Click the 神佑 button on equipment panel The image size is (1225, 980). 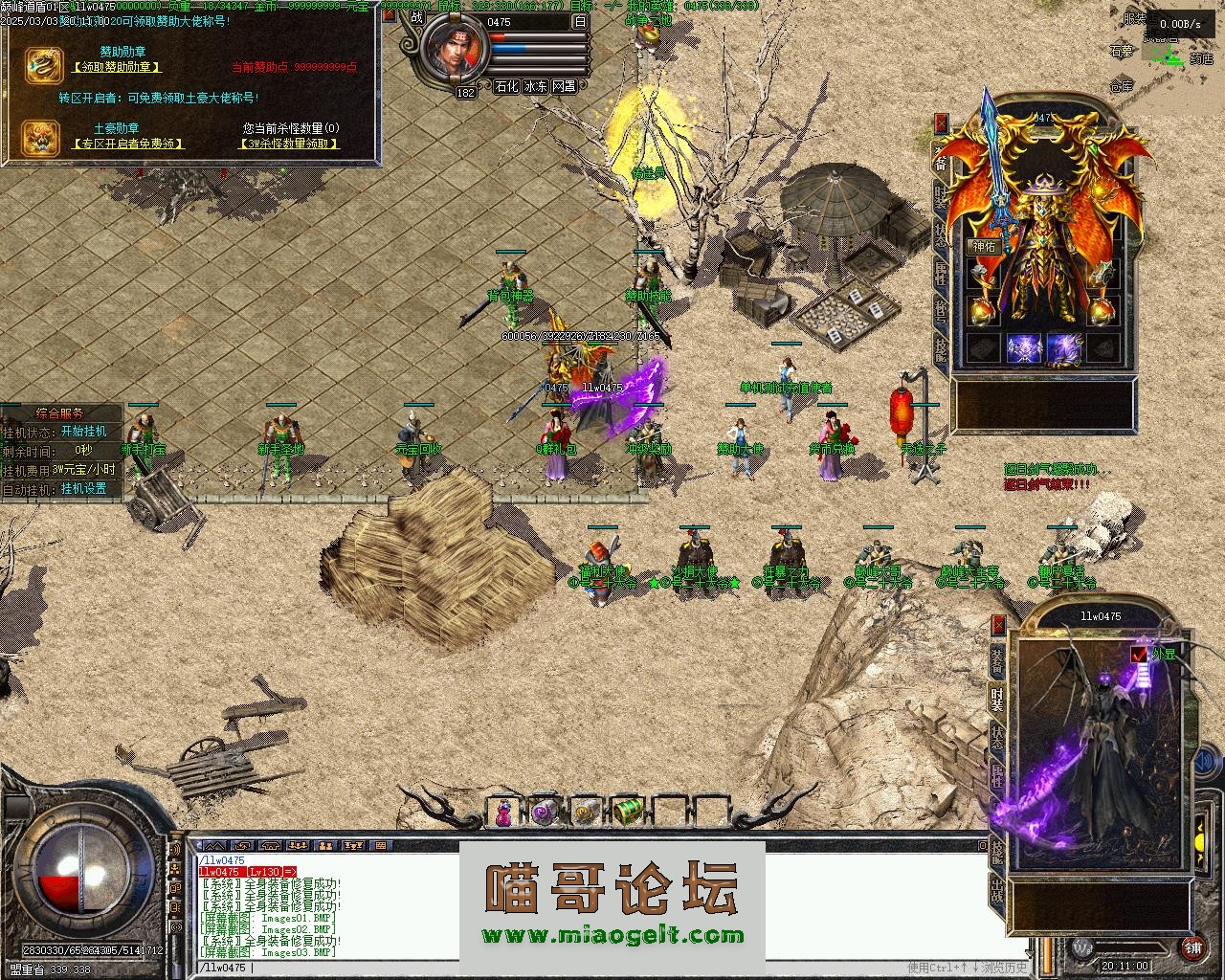(984, 246)
